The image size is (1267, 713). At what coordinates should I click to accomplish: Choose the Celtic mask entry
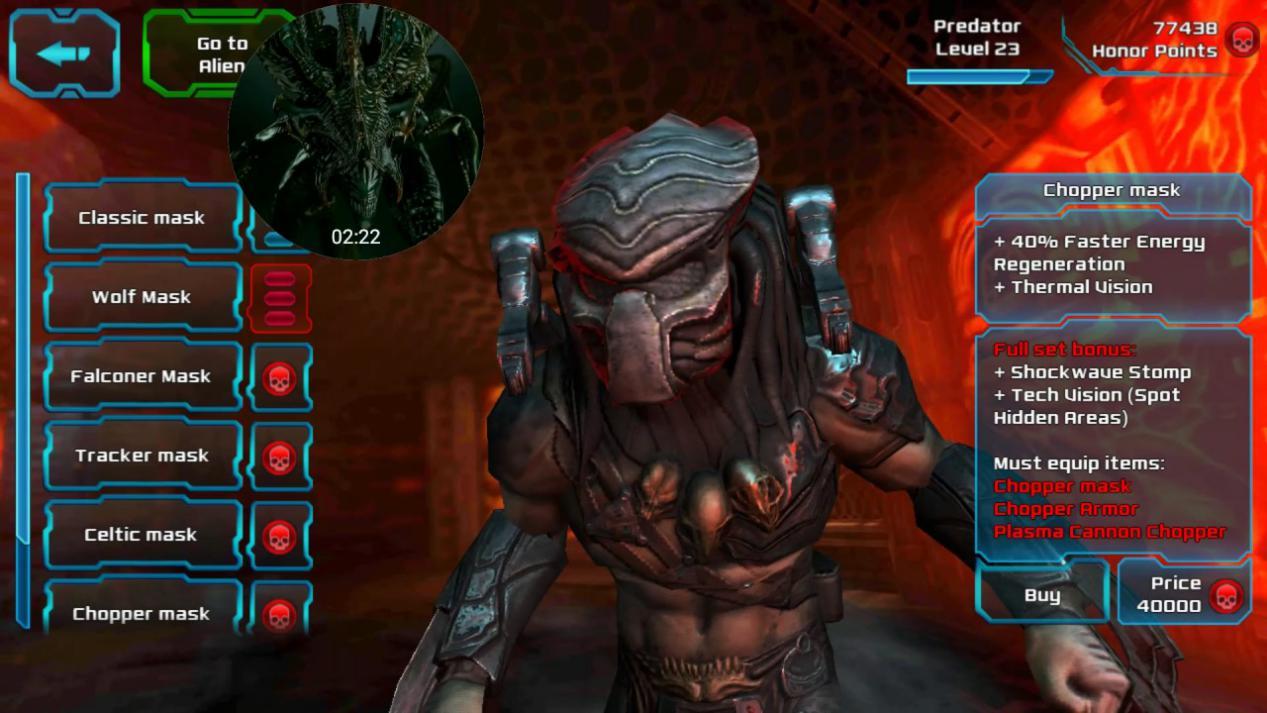[x=142, y=535]
